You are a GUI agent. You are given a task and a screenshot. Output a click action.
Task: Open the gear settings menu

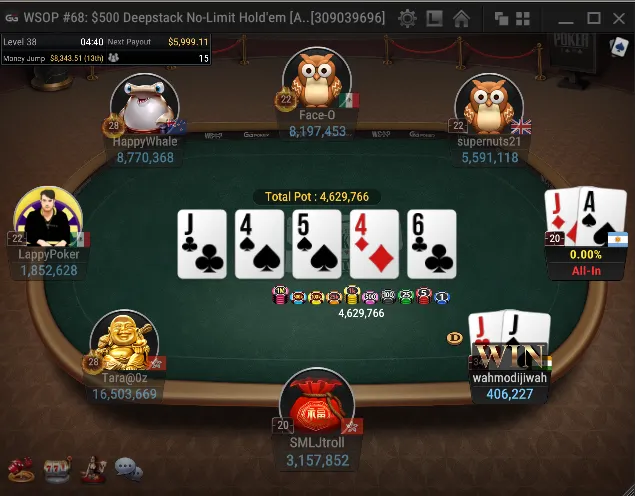tap(407, 18)
